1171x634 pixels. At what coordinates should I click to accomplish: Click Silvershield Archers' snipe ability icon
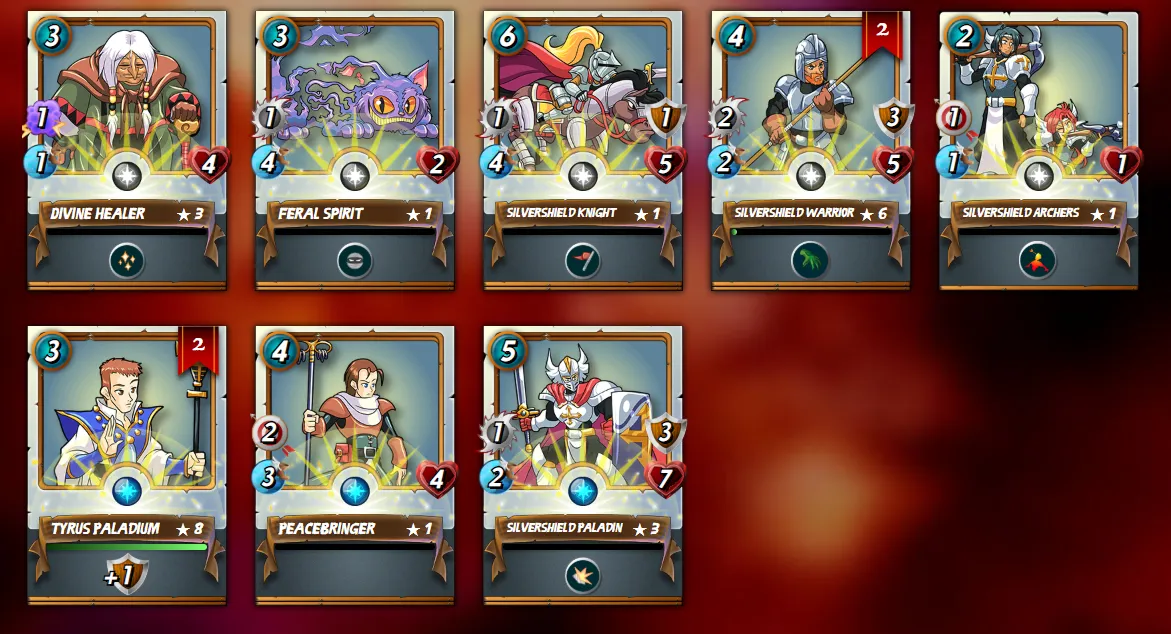point(1038,261)
